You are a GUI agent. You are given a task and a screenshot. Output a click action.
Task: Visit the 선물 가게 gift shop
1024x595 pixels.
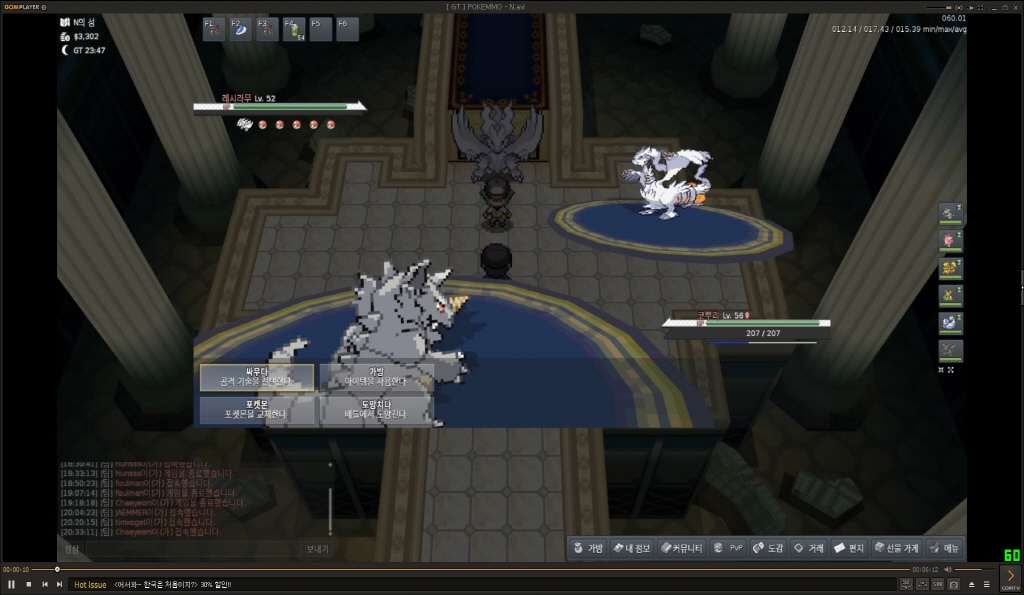click(x=895, y=548)
